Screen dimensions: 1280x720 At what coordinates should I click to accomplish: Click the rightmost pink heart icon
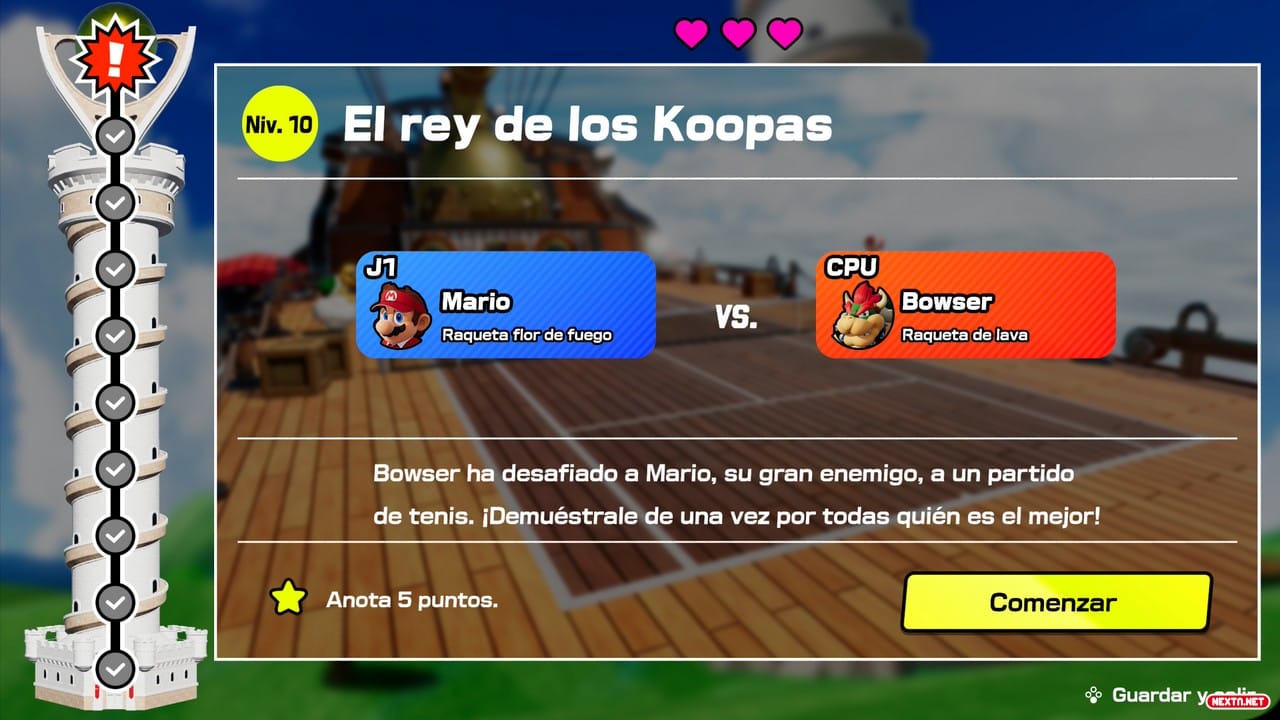784,32
